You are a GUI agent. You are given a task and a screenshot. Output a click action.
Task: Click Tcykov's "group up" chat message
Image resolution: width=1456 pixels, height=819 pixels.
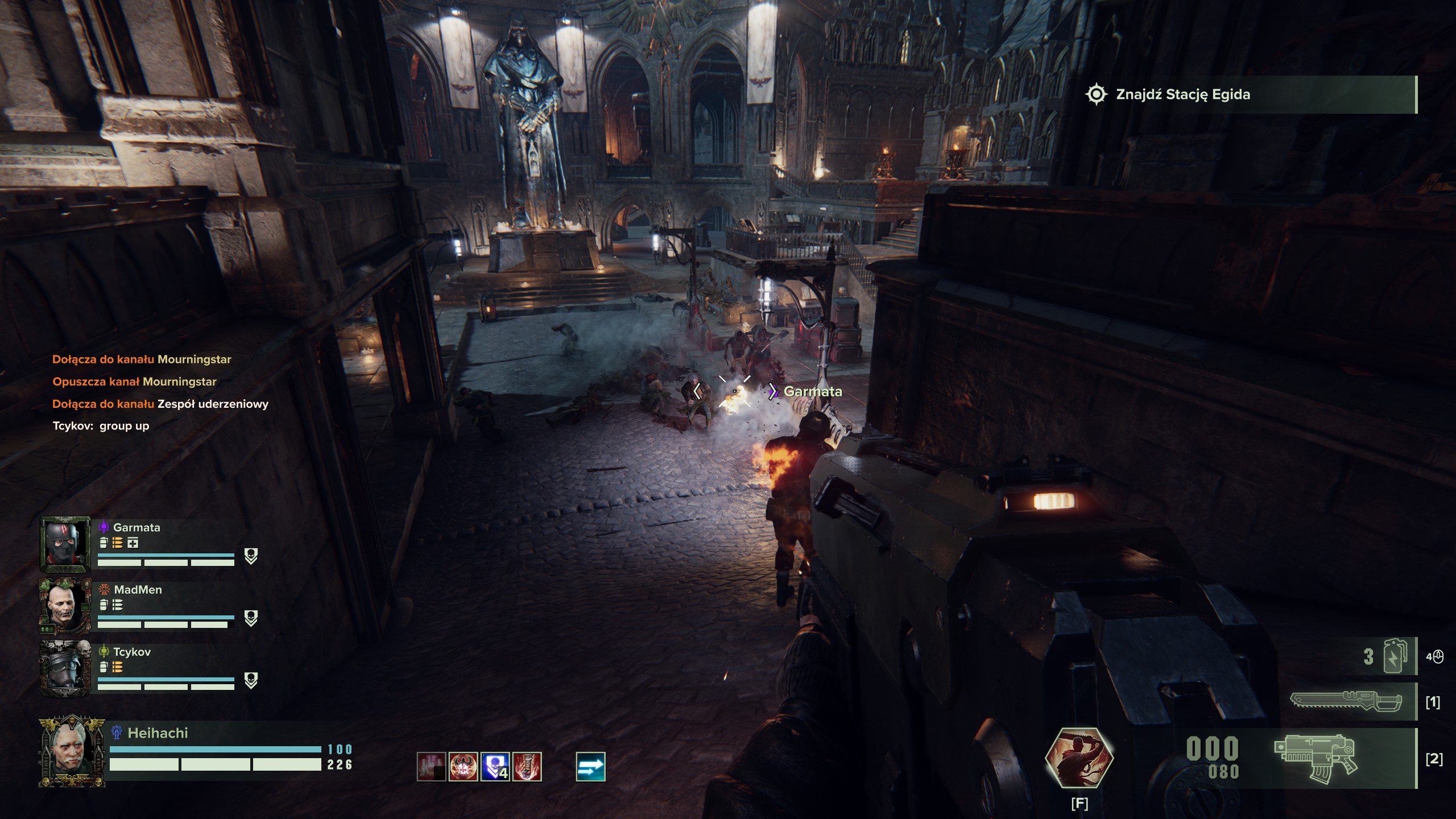pyautogui.click(x=101, y=426)
